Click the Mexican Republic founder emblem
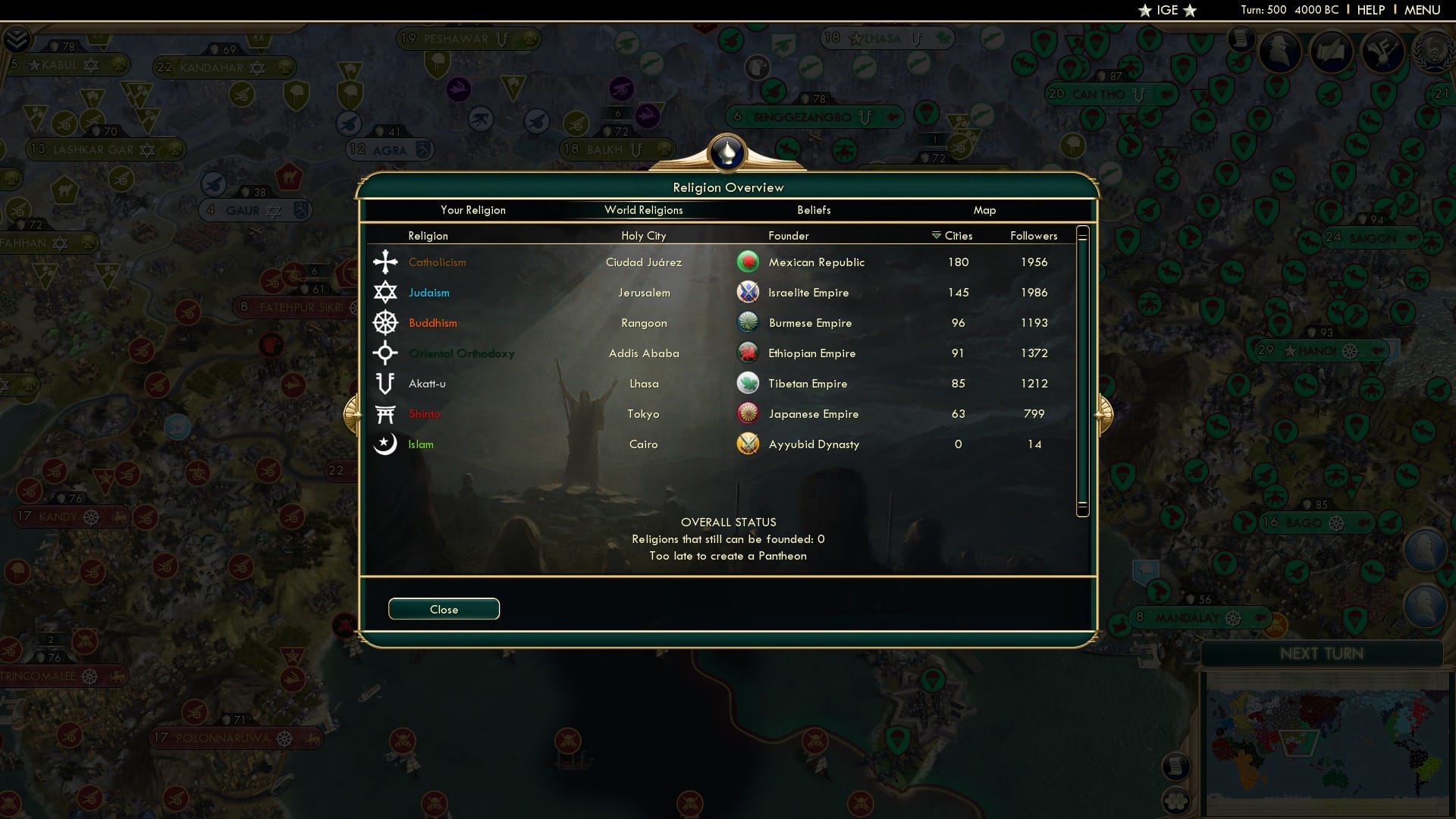This screenshot has height=819, width=1456. [748, 262]
